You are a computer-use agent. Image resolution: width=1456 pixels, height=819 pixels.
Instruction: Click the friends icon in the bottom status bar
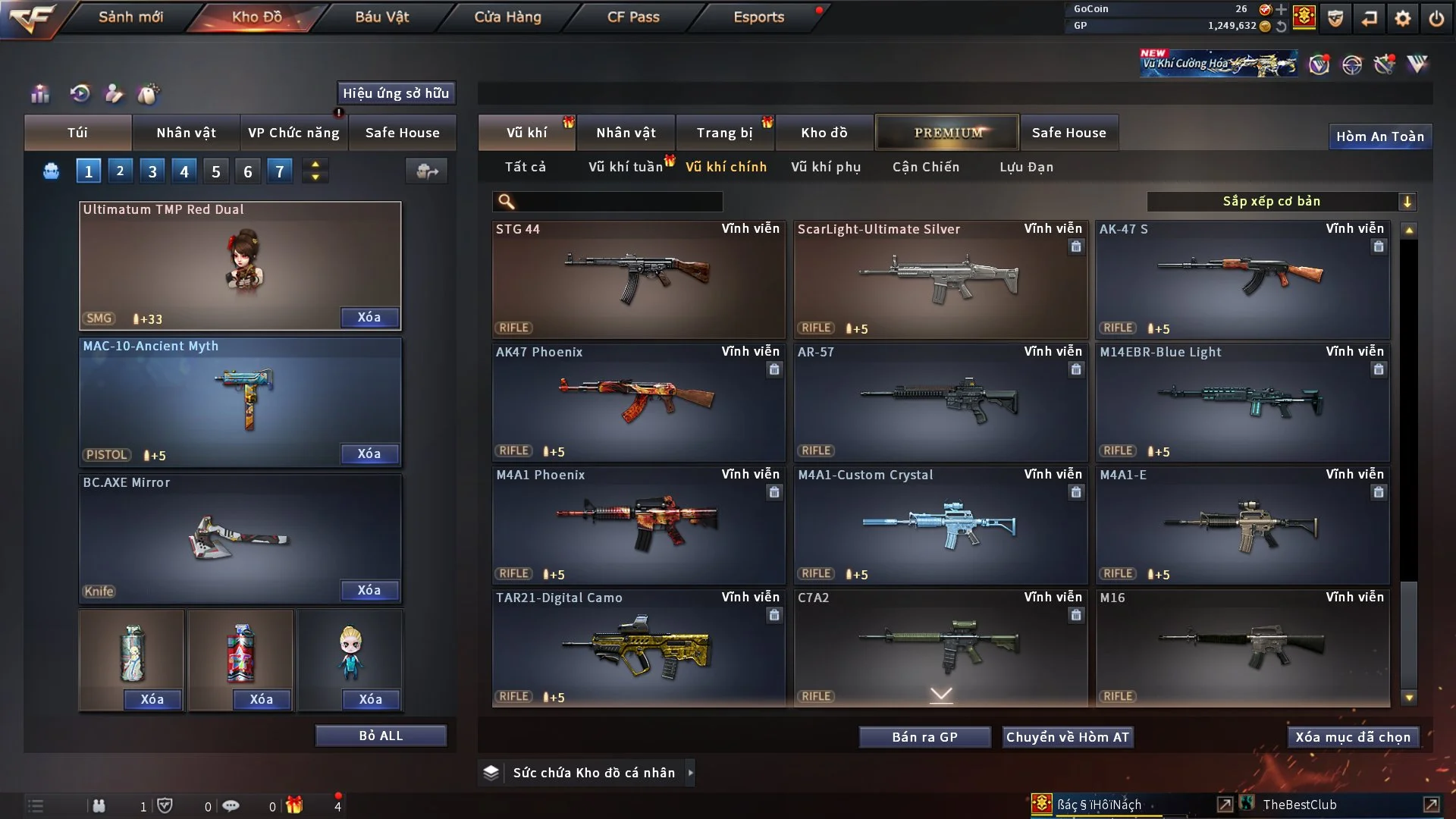point(99,805)
